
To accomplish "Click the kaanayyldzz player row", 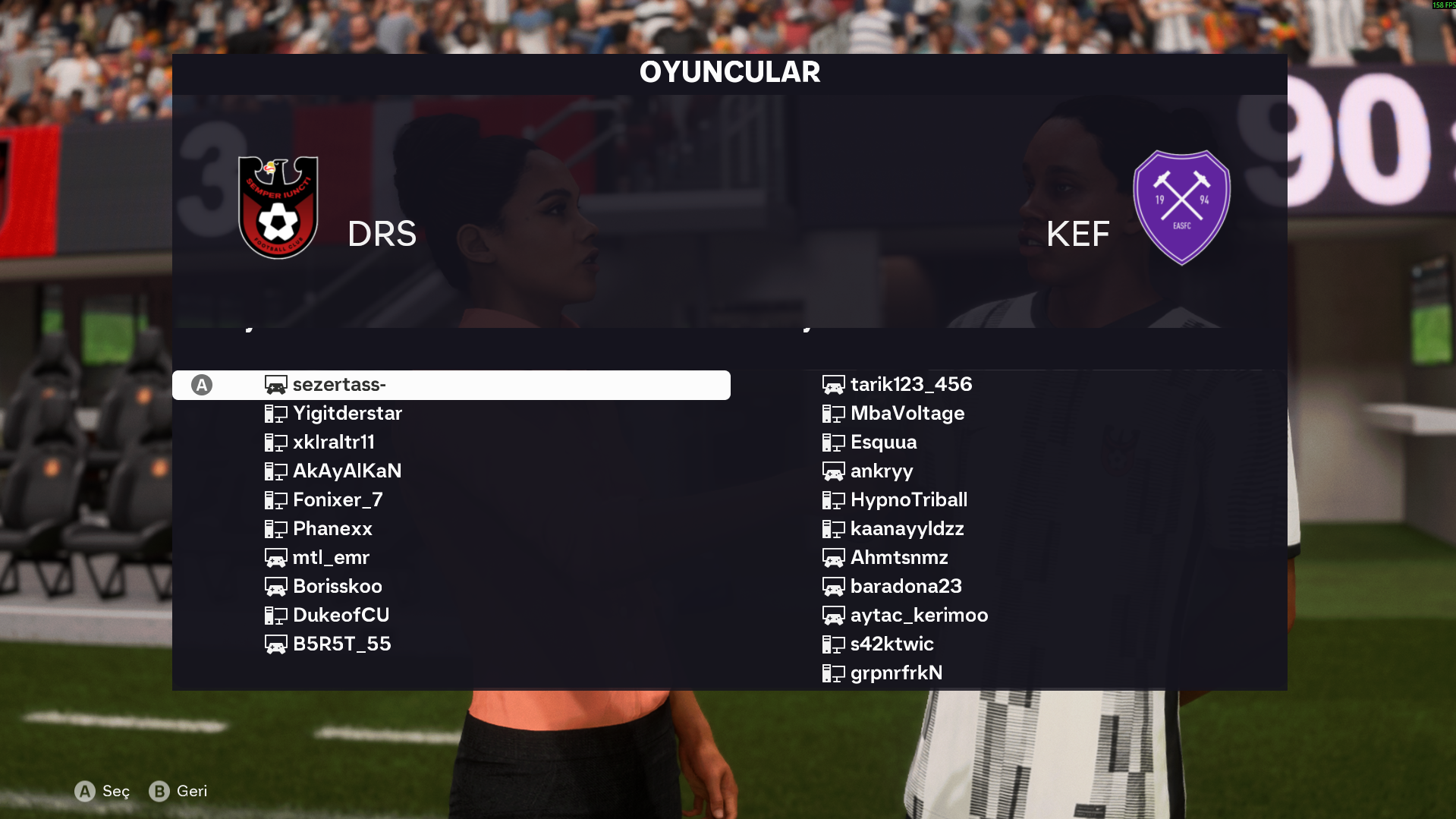I will click(907, 529).
